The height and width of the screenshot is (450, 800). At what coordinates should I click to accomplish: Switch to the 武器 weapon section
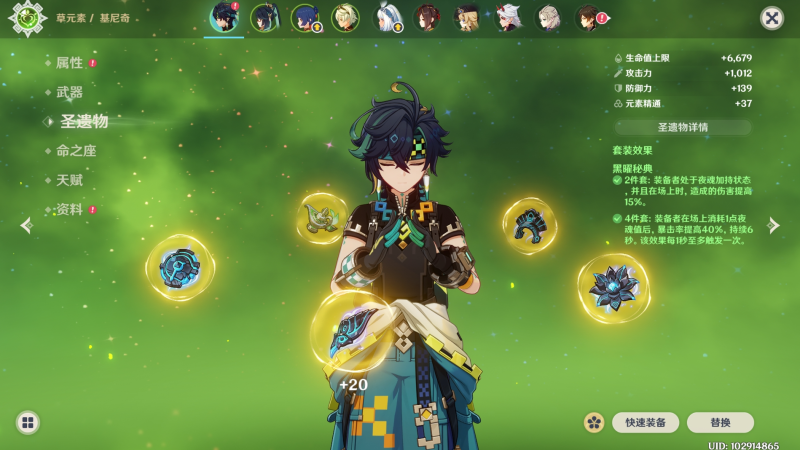coord(69,92)
